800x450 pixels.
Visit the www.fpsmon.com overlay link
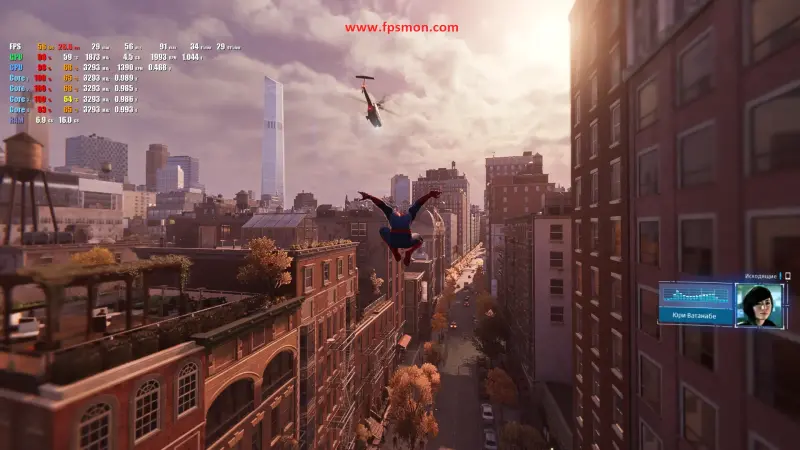[x=402, y=28]
